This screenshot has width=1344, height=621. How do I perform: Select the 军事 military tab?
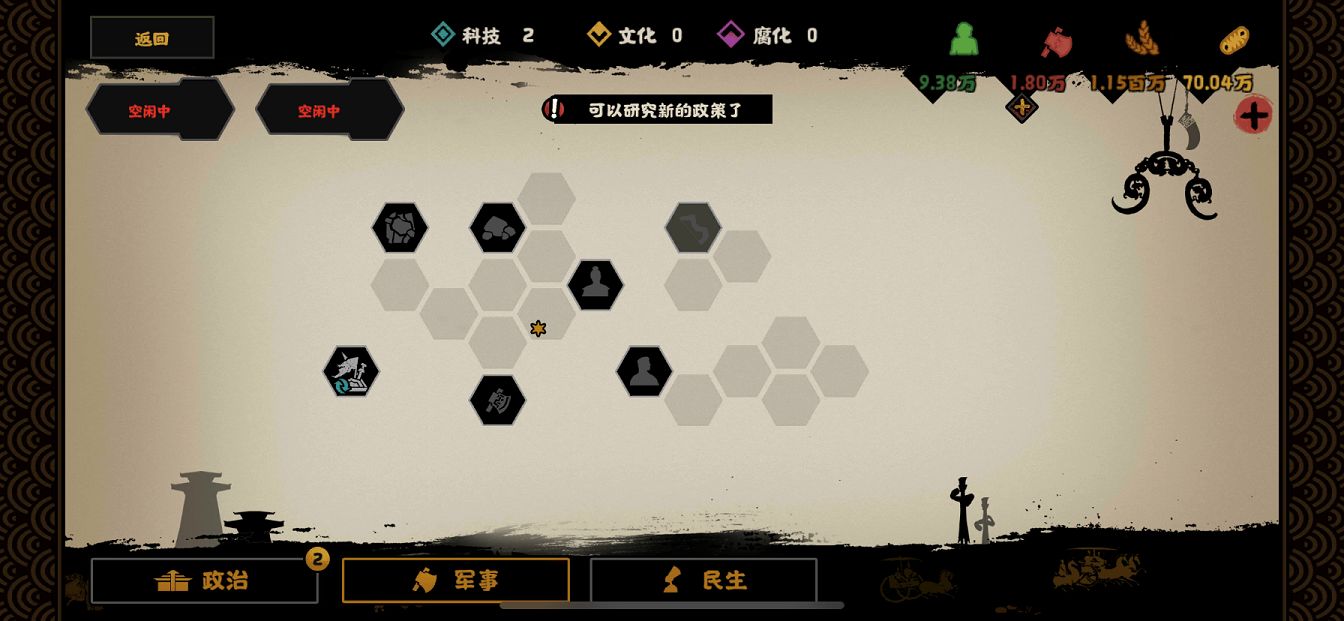click(x=455, y=580)
